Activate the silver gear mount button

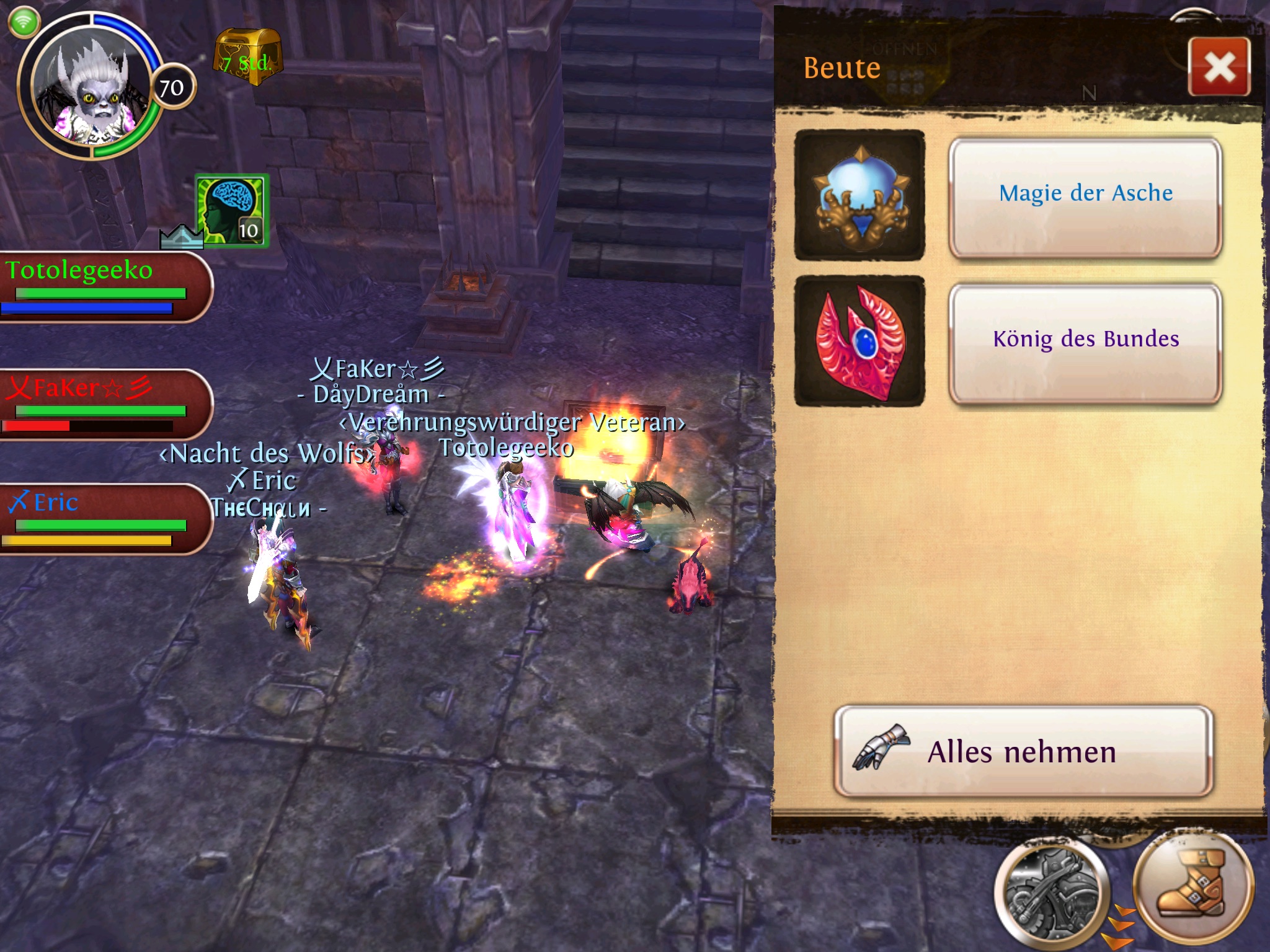1050,893
